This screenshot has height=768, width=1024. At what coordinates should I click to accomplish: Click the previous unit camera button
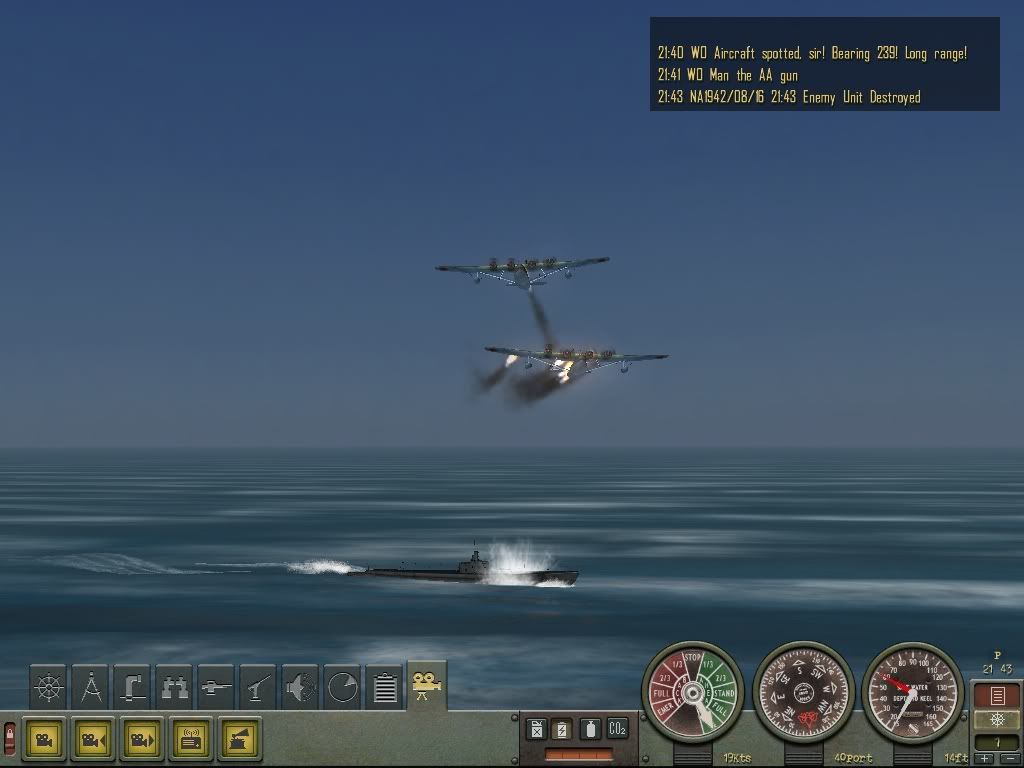click(x=93, y=740)
